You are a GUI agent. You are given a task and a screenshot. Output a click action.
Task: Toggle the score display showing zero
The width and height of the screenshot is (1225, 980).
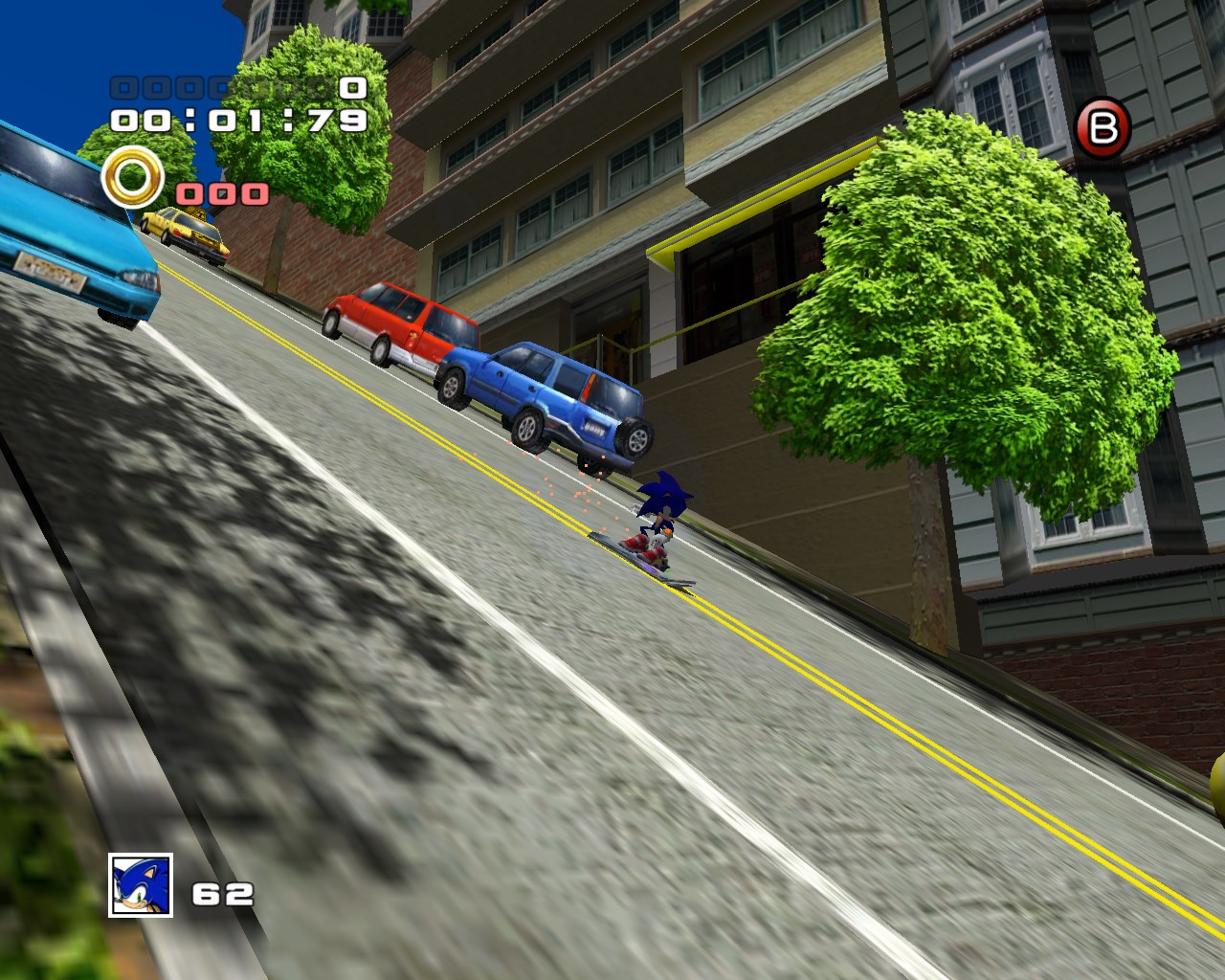tap(352, 88)
